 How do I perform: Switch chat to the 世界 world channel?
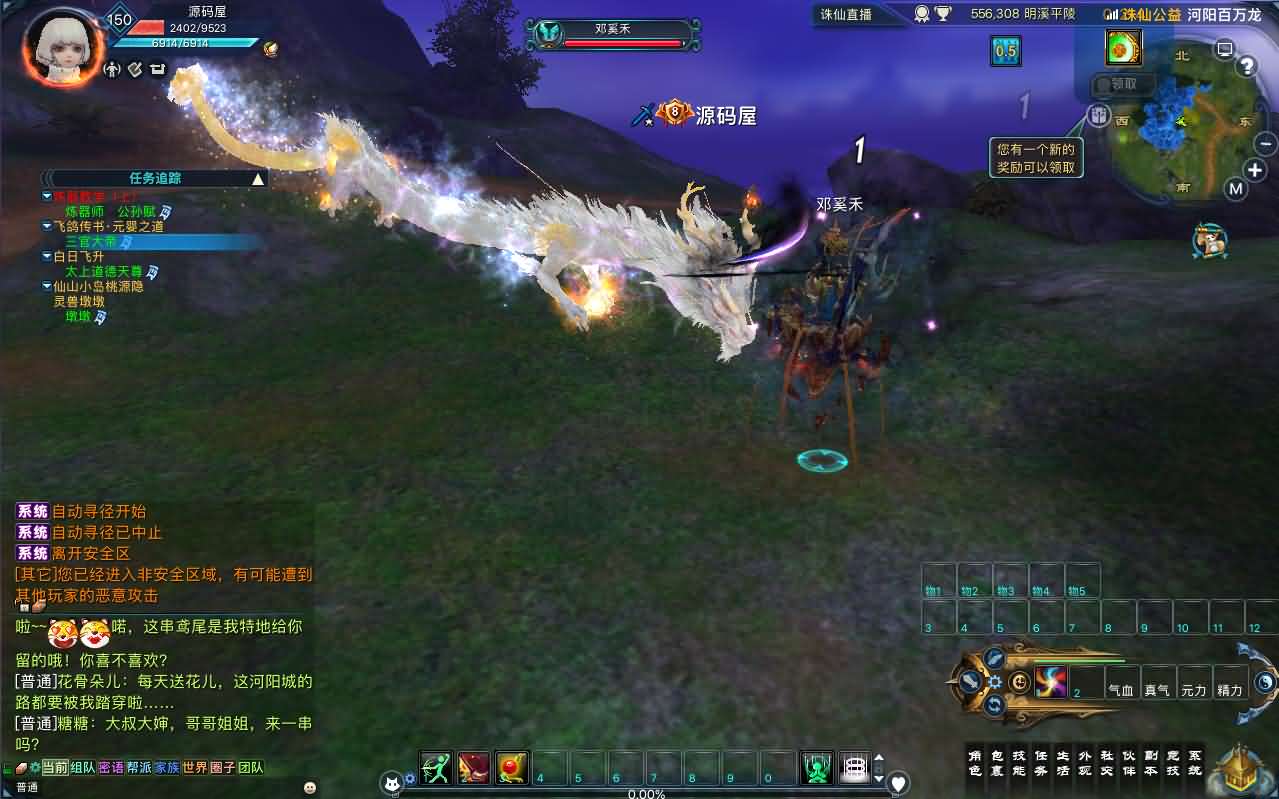tap(194, 768)
